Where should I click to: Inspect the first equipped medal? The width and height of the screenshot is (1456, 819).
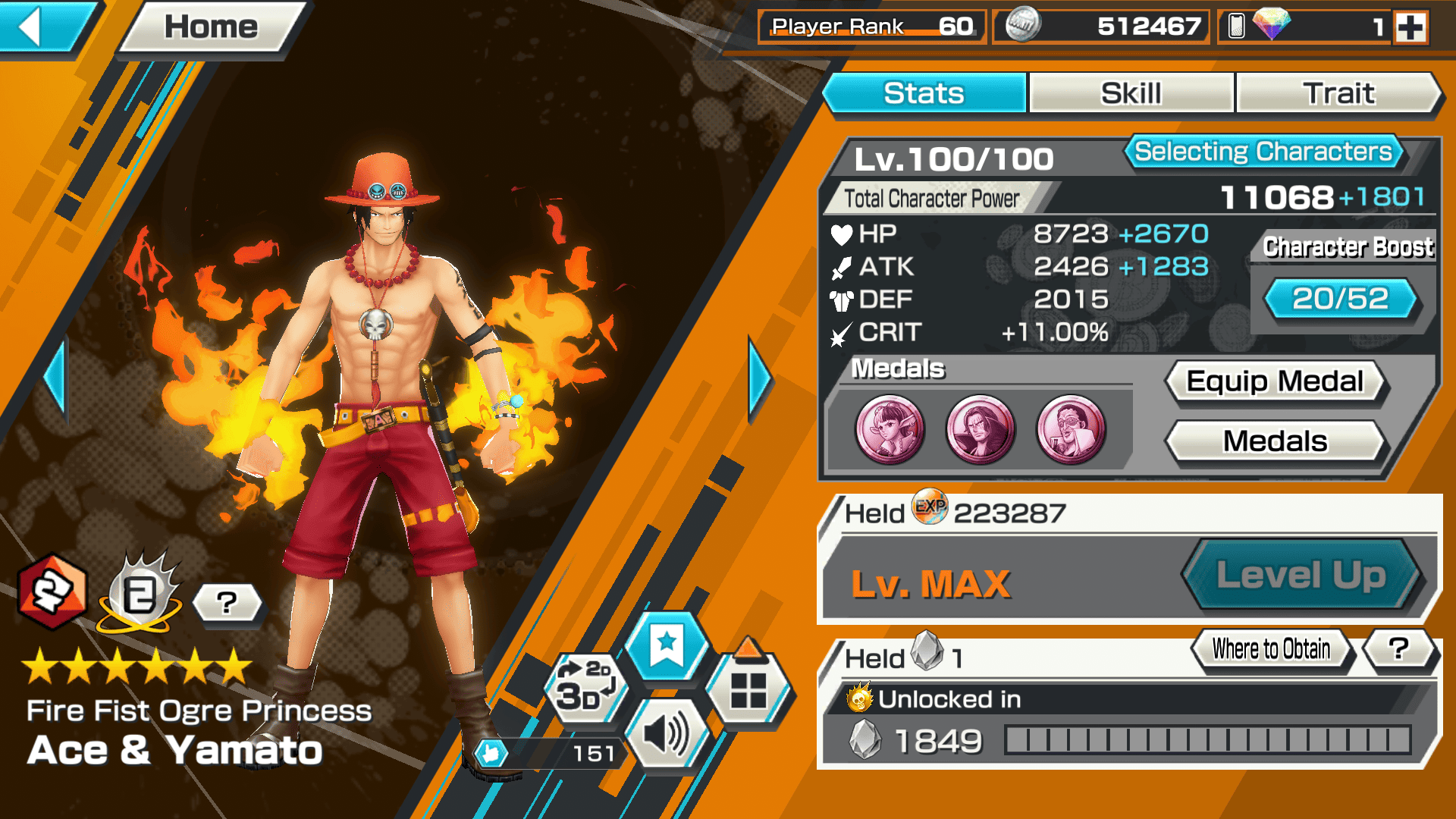[x=890, y=429]
